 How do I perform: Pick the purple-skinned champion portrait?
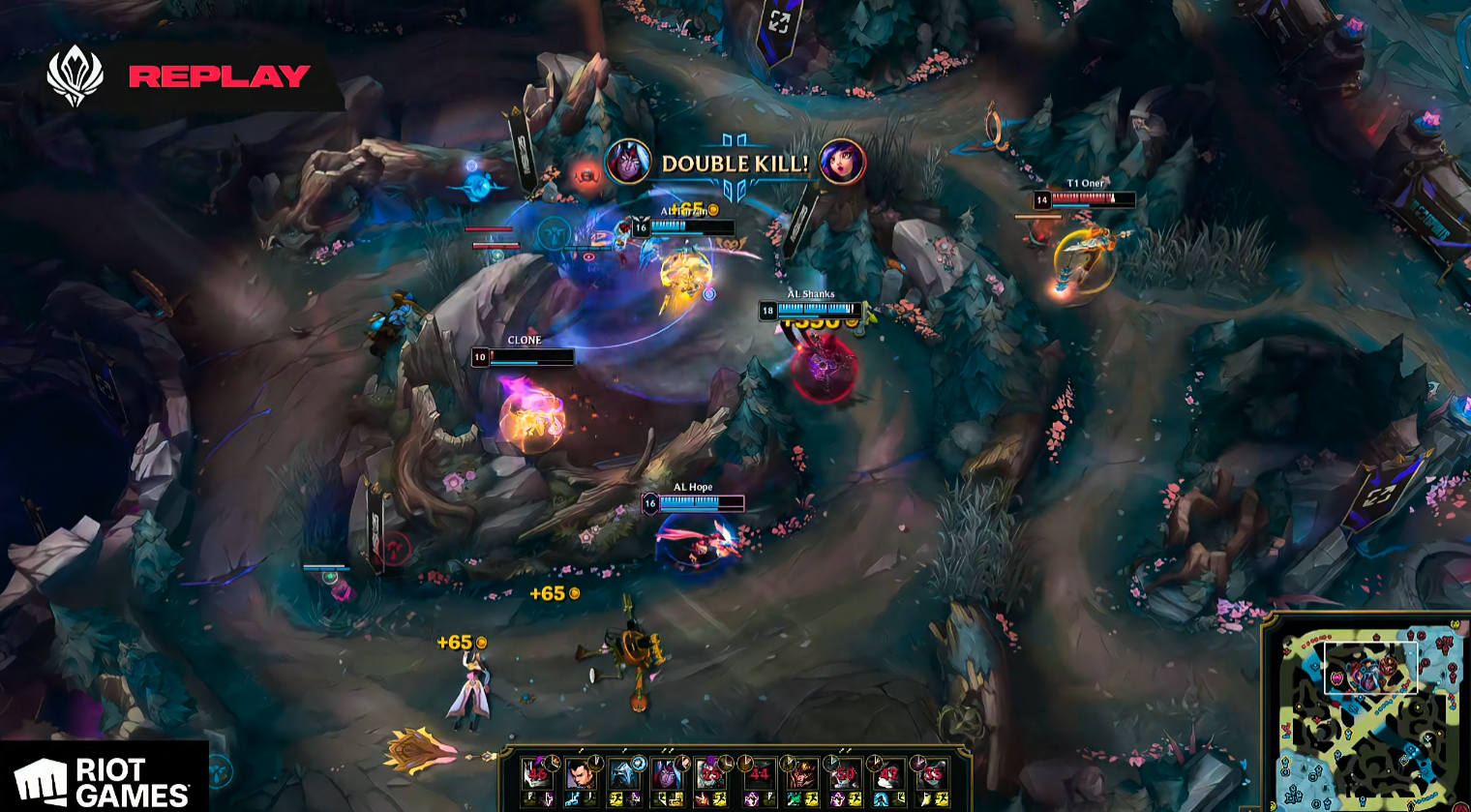click(x=667, y=773)
